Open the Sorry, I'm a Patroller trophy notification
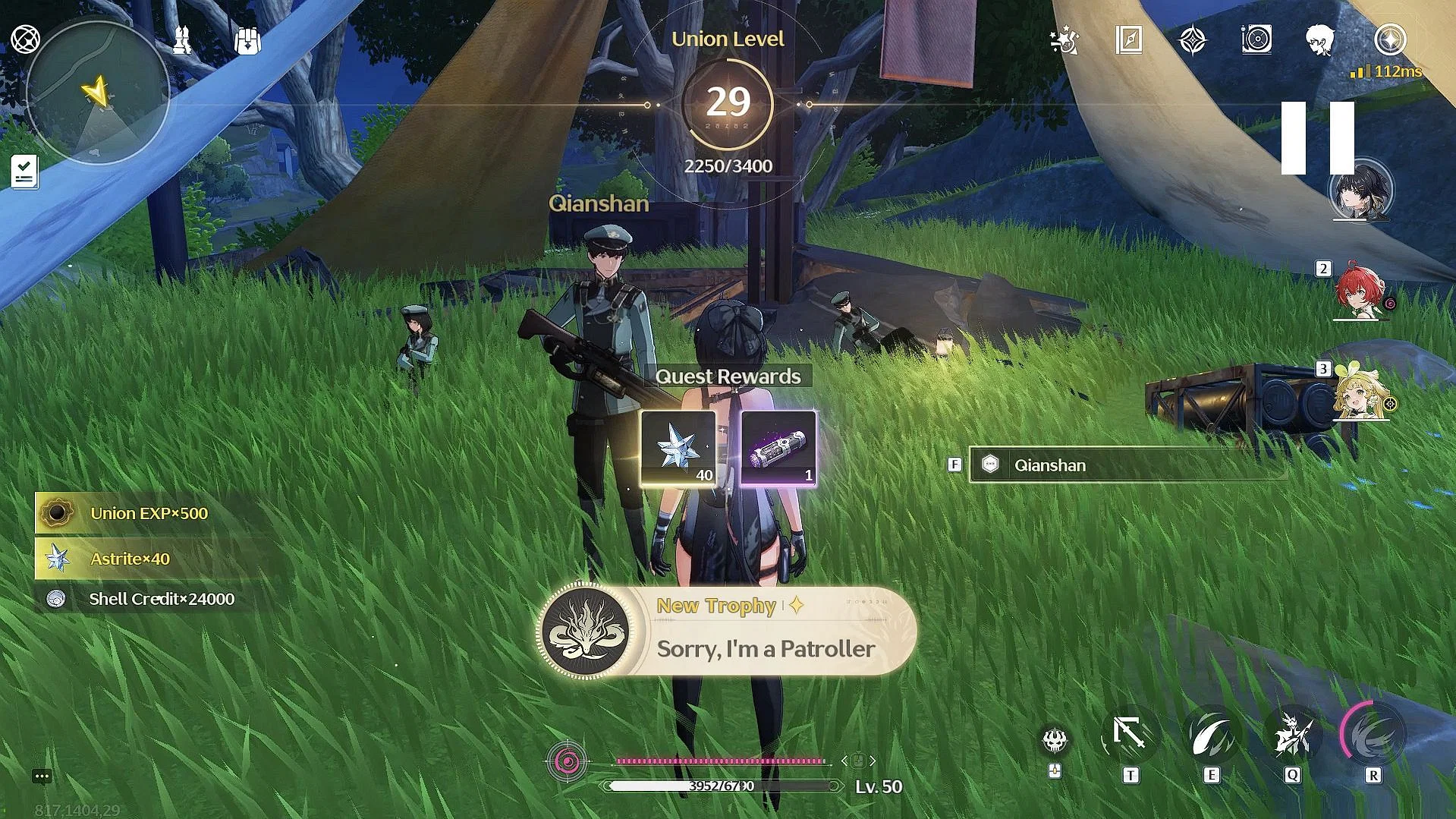1456x819 pixels. 727,632
